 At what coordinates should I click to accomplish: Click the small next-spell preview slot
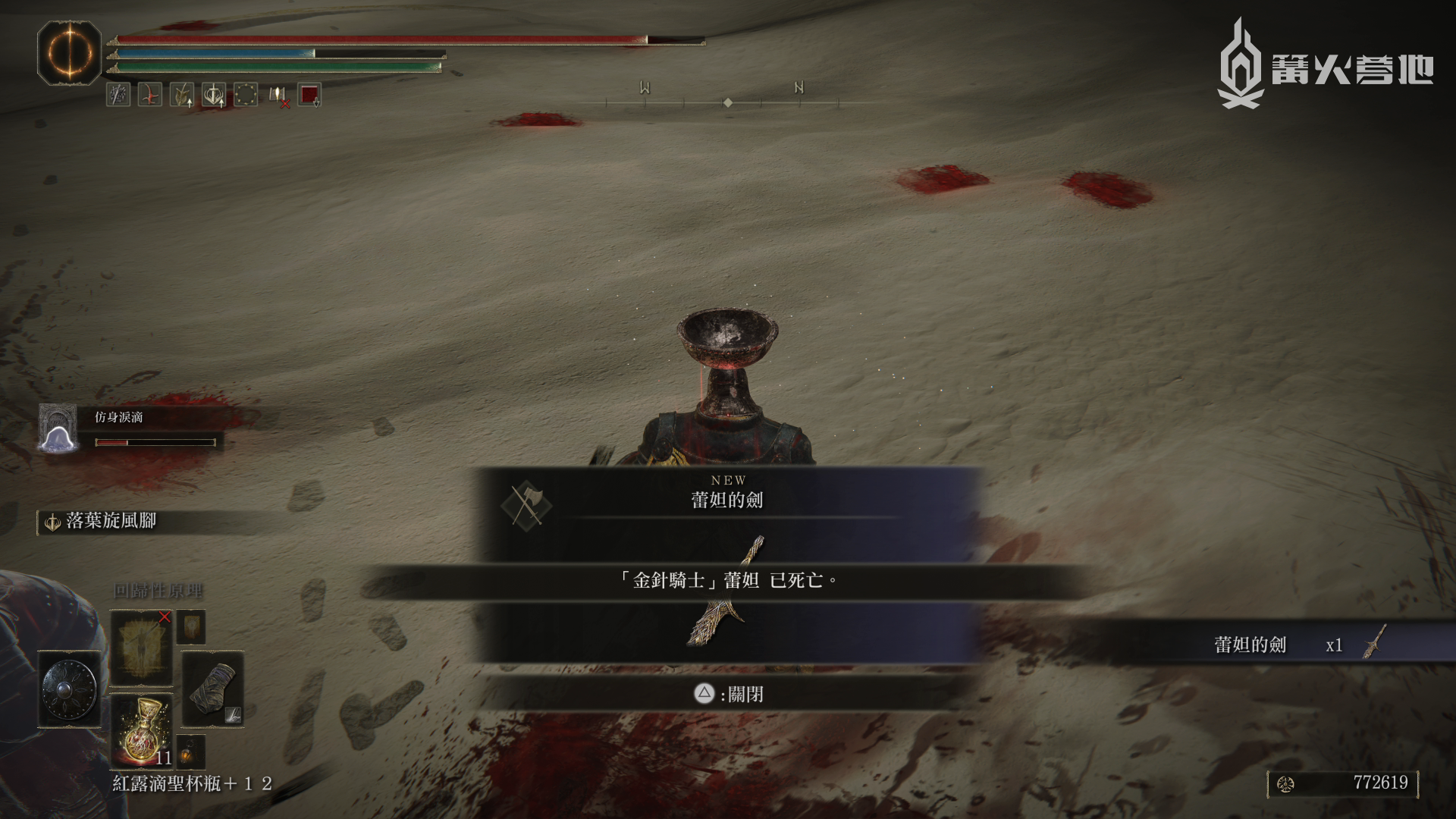coord(190,628)
